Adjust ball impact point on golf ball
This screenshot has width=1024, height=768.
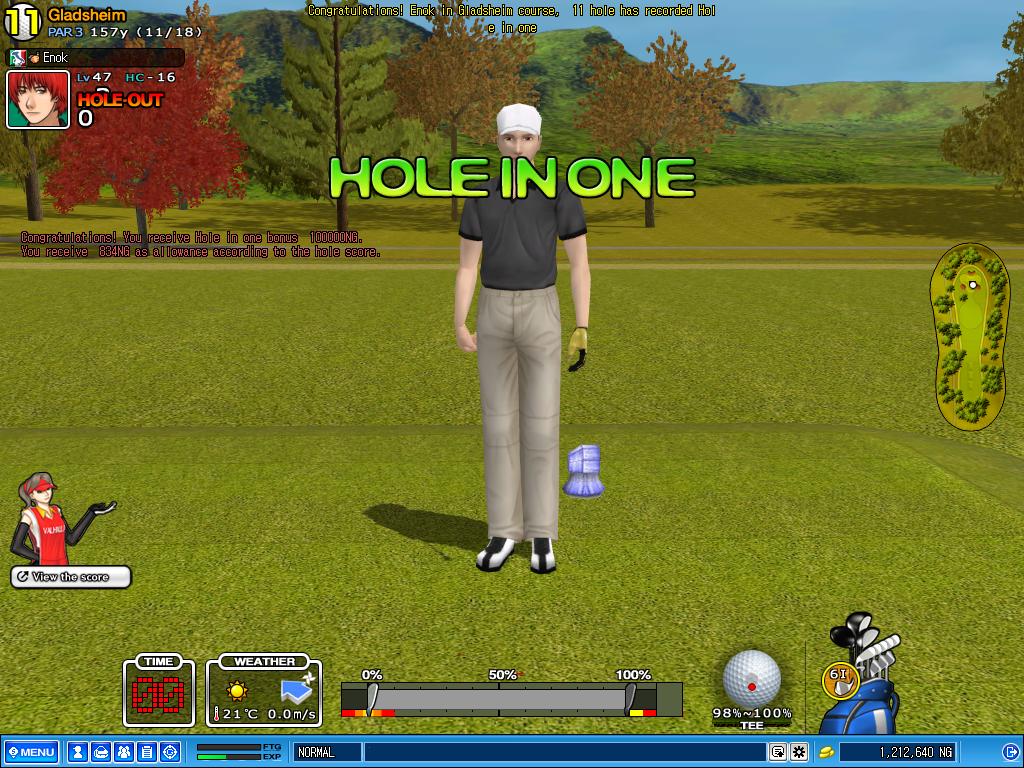pos(751,677)
